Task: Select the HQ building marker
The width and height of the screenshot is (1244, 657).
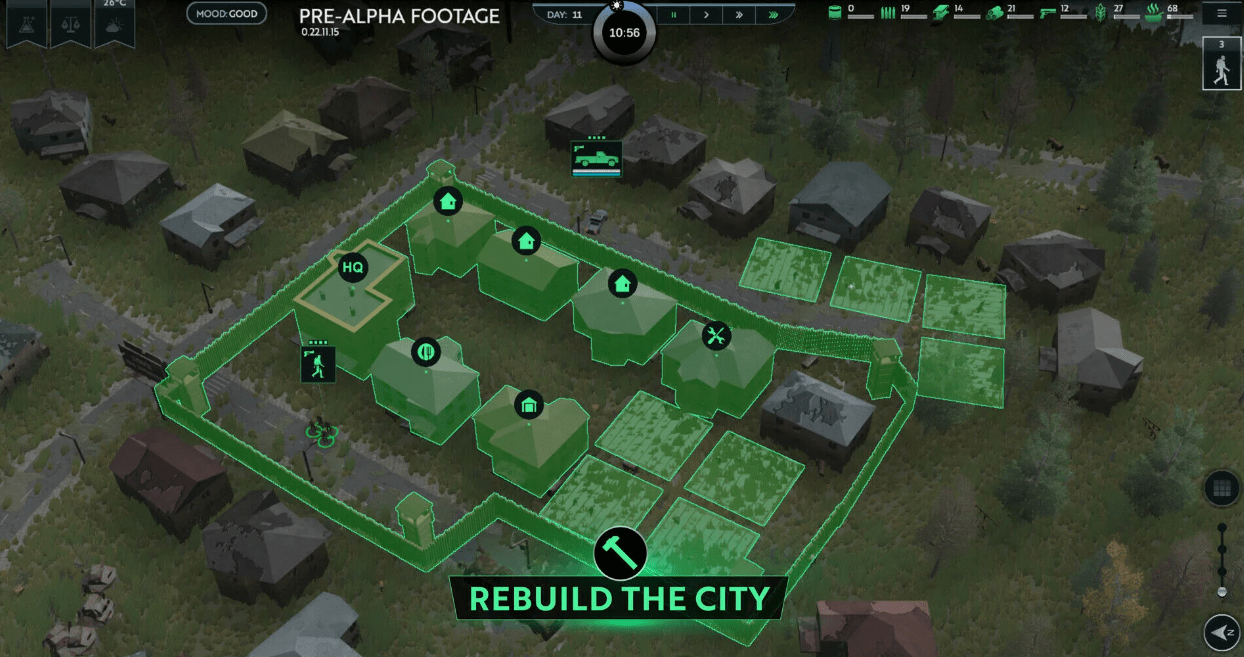Action: tap(352, 267)
